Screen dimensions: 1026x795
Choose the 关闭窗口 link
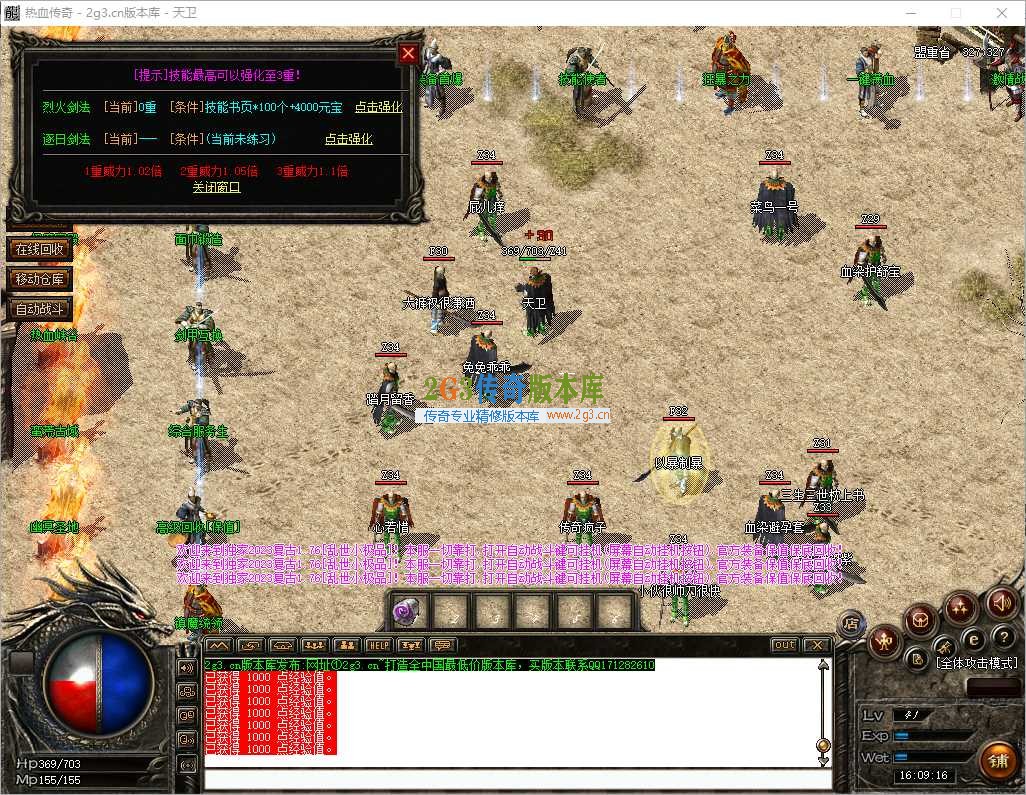click(216, 187)
